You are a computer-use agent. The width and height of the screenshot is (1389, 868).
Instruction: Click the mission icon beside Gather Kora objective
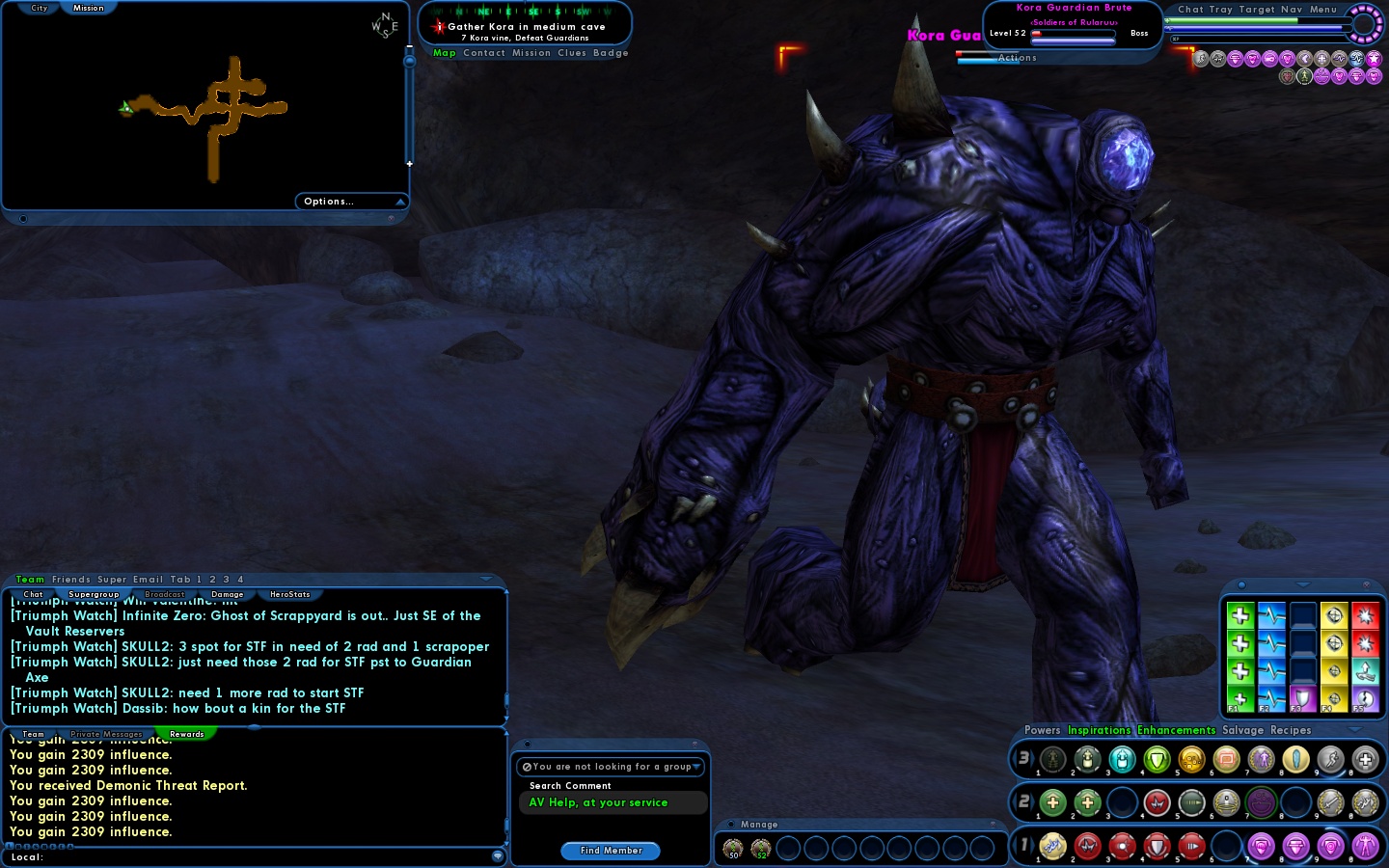(440, 26)
